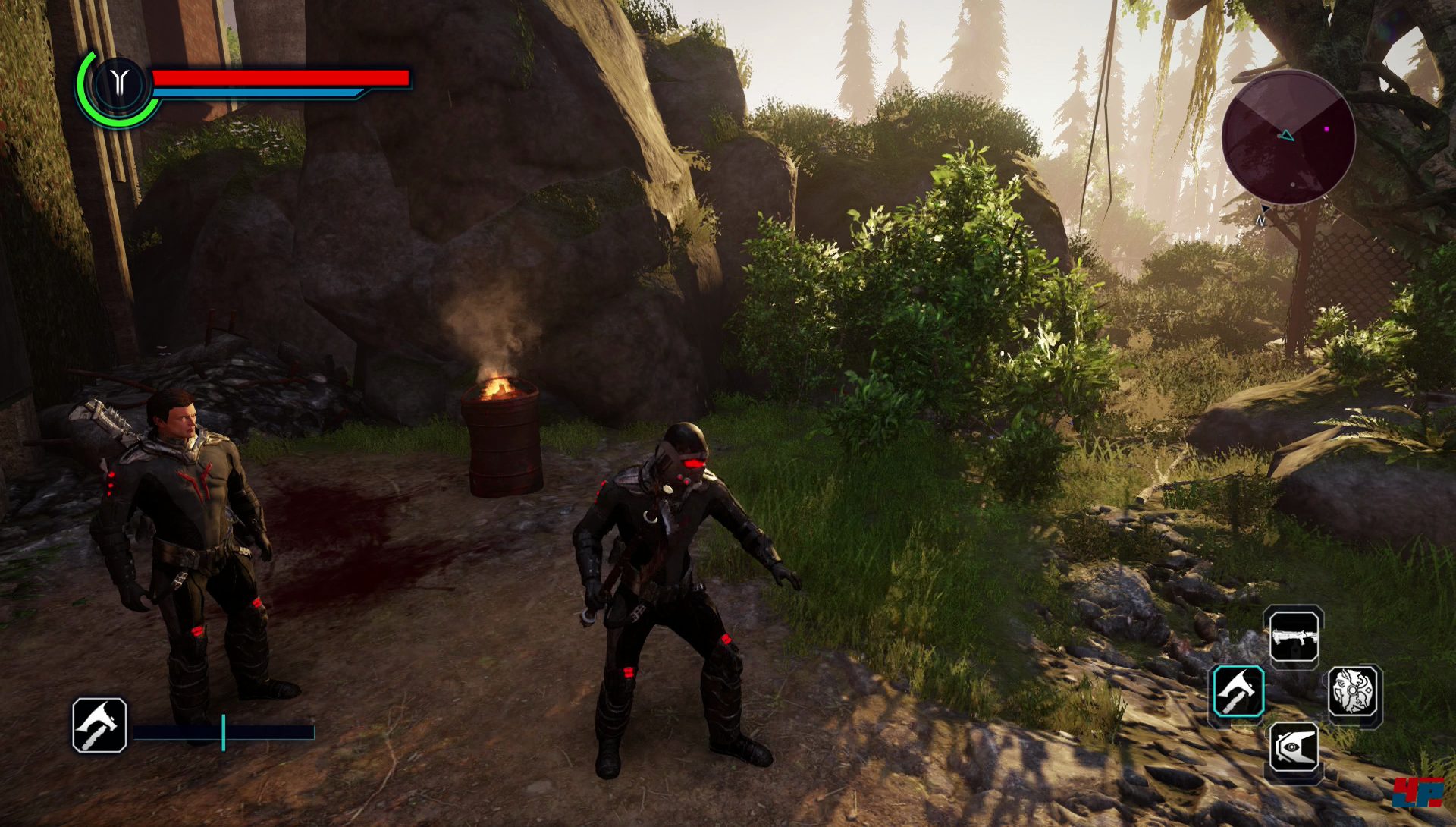This screenshot has width=1456, height=827.
Task: Click the equipped axe icon beside the combo meter
Action: click(x=99, y=725)
